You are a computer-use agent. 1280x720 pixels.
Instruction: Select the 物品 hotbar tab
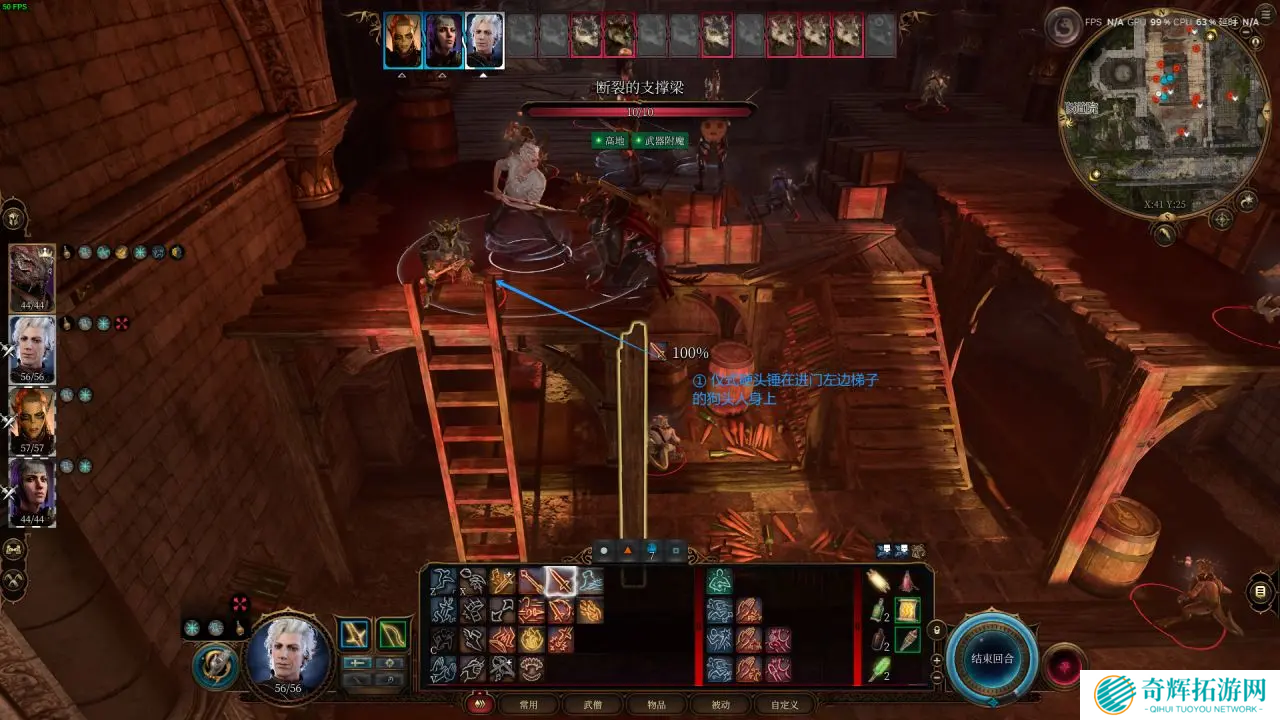pos(655,704)
